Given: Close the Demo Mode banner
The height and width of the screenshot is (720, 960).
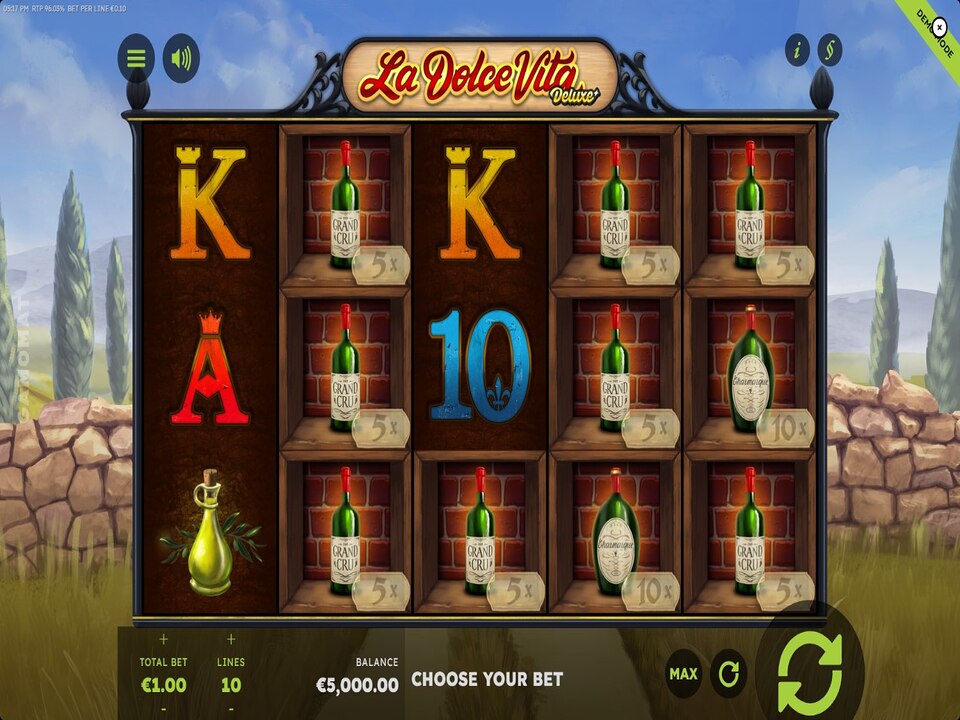Looking at the screenshot, I should (x=939, y=28).
